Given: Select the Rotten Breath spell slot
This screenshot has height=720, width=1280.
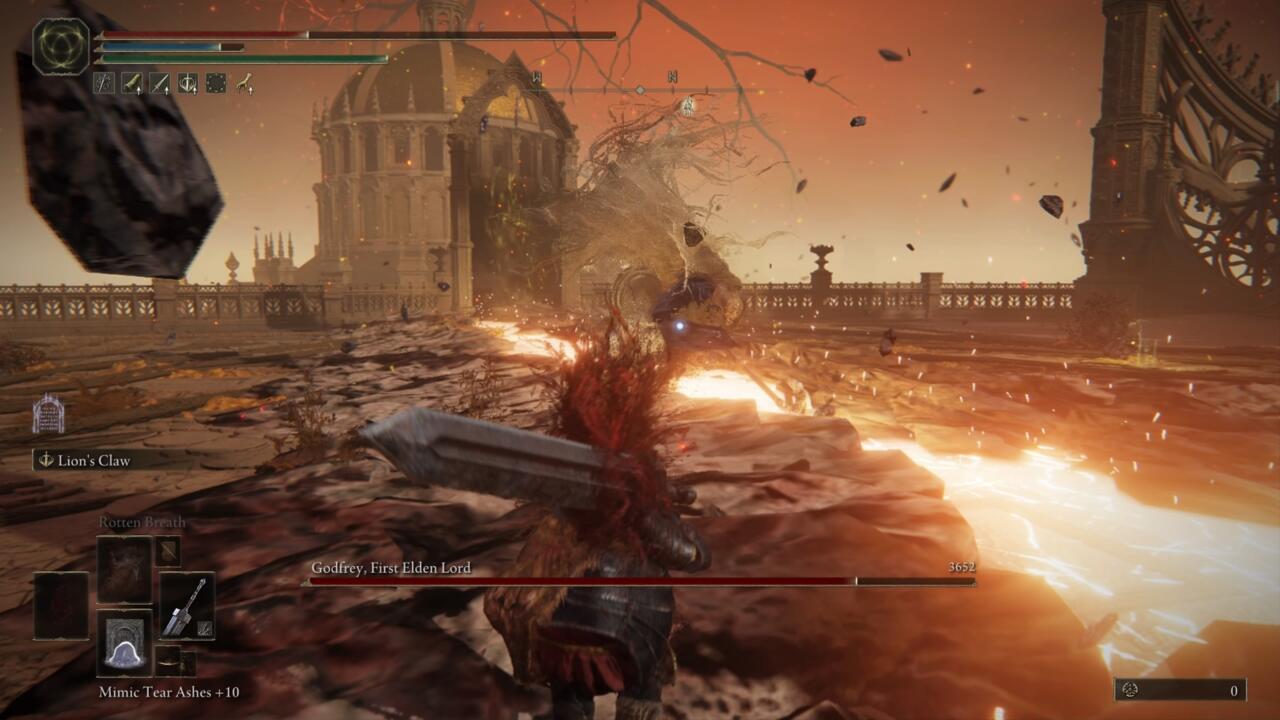Looking at the screenshot, I should coord(125,569).
